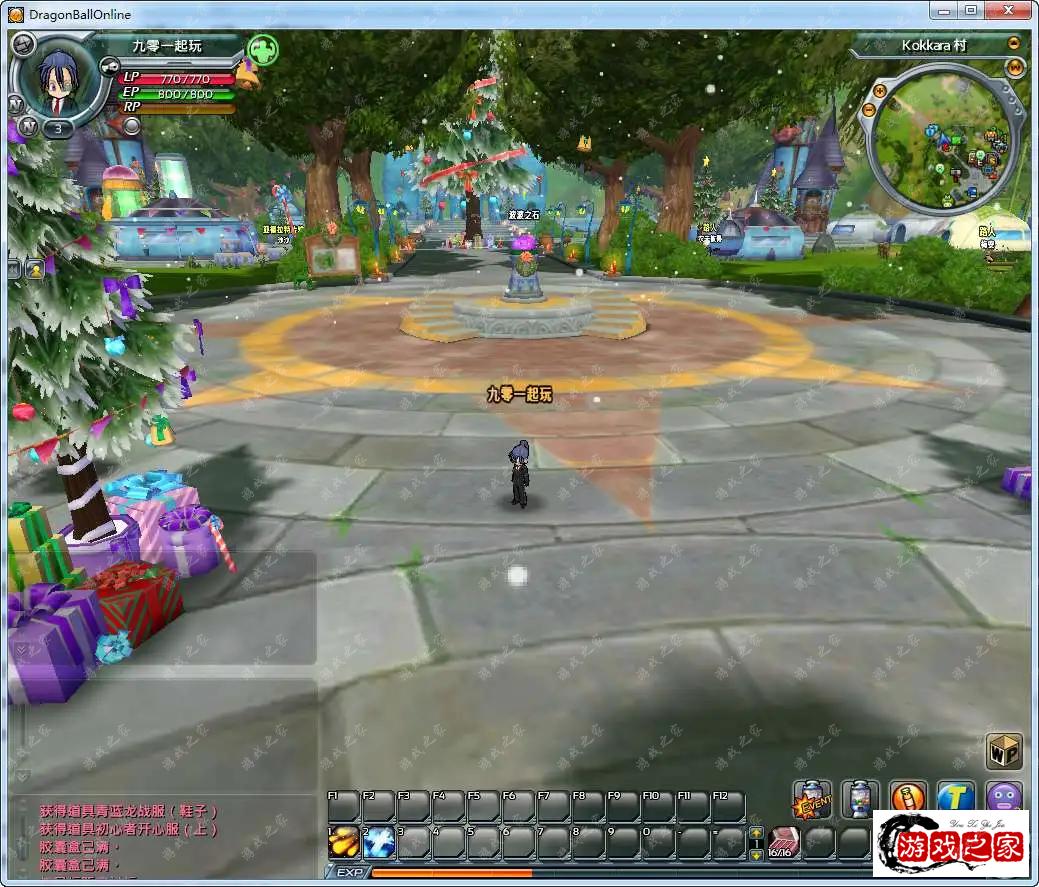The width and height of the screenshot is (1039, 887).
Task: Click the blue T coin icon
Action: pos(956,798)
